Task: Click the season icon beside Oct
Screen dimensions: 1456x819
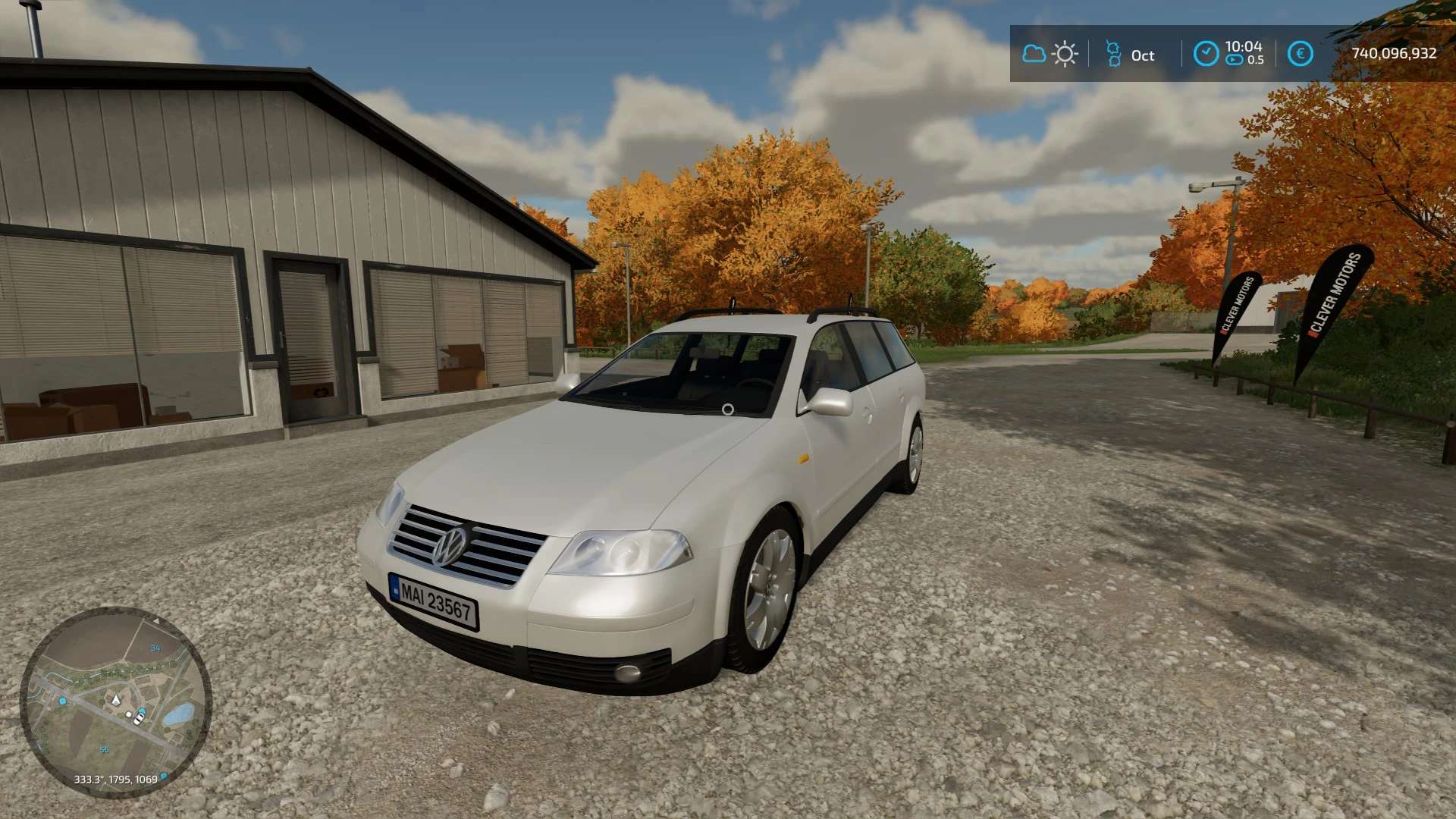Action: coord(1113,54)
